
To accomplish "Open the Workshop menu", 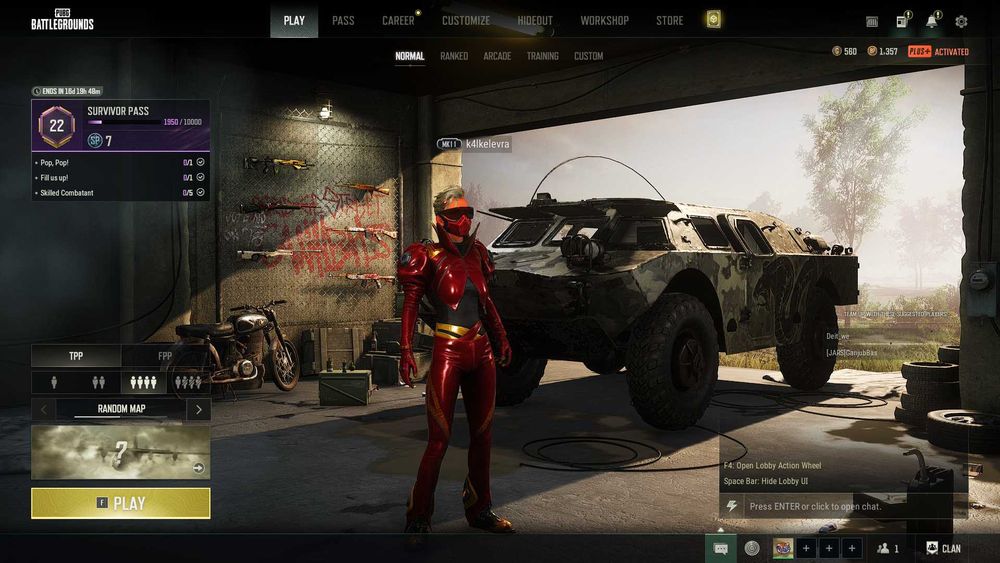I will (604, 20).
